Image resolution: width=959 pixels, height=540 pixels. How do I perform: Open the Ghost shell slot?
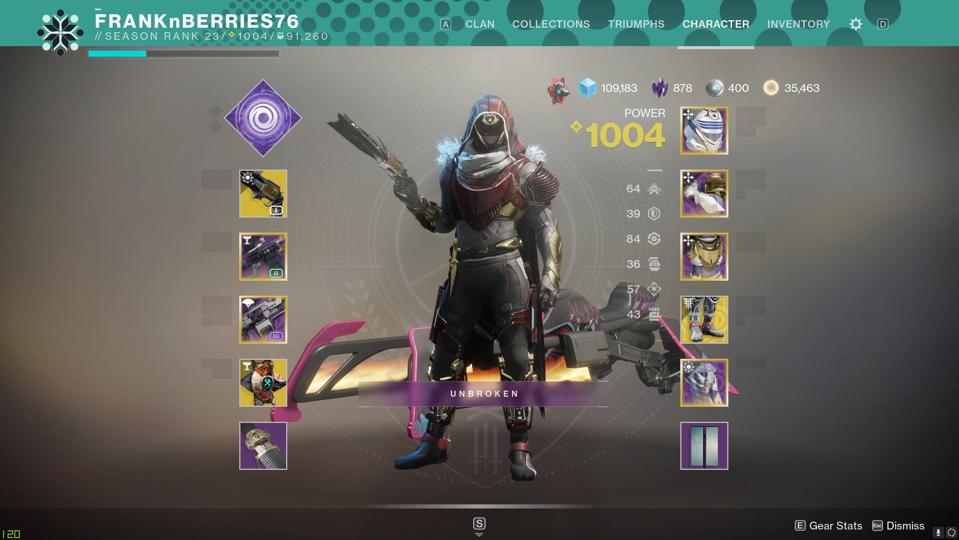263,382
